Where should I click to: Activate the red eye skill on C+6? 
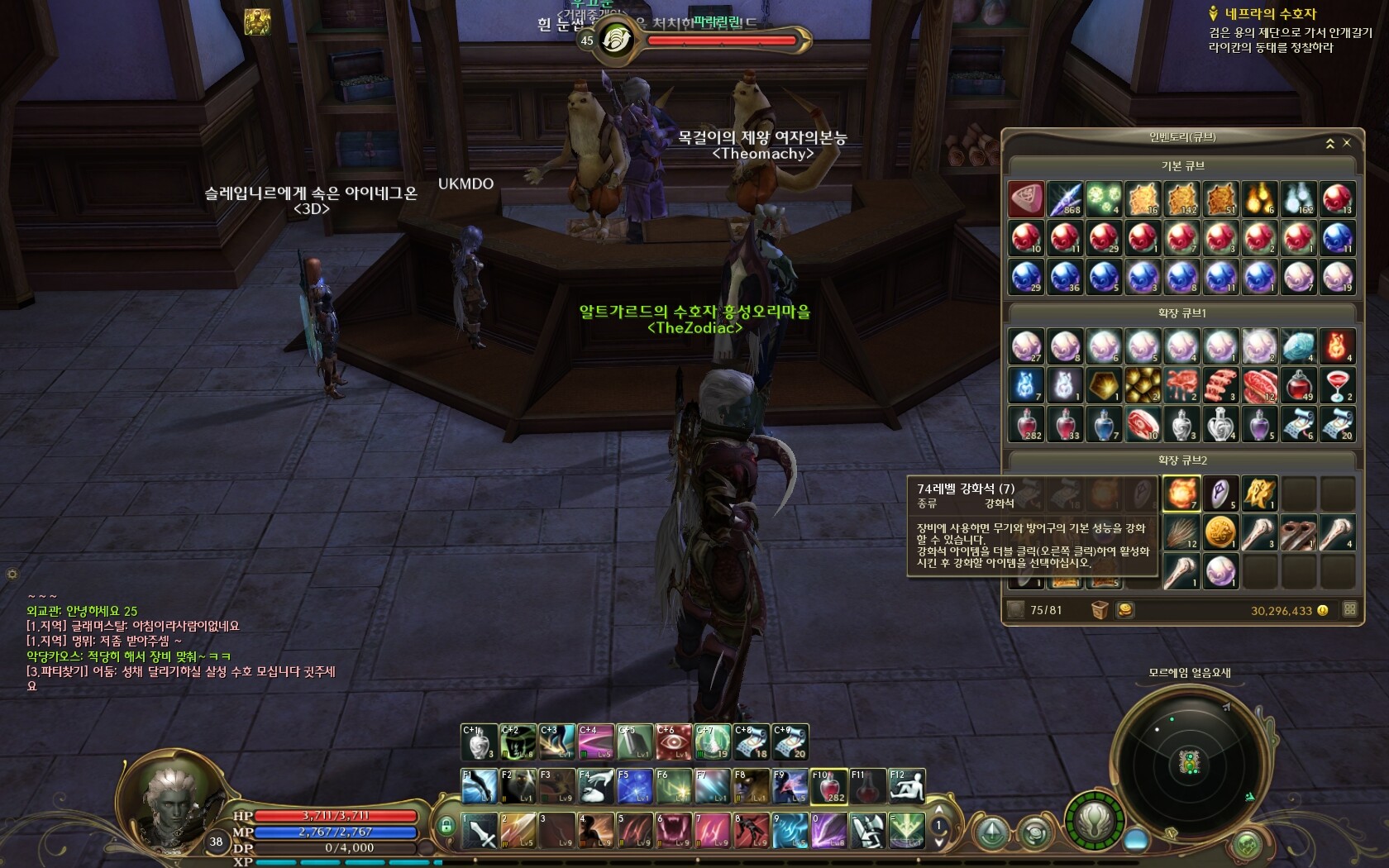coord(674,742)
